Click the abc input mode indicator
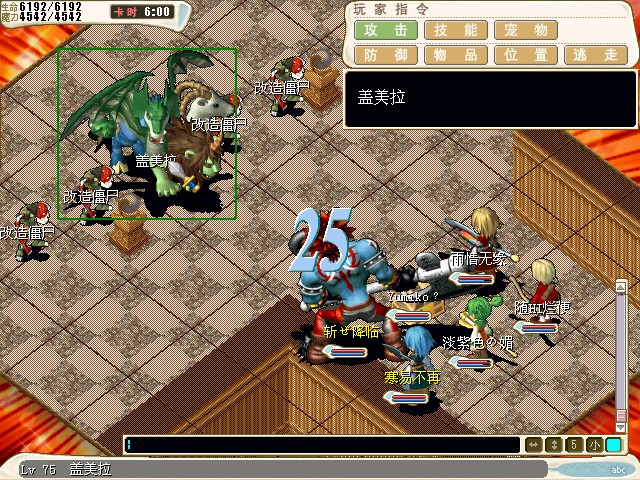Image resolution: width=640 pixels, height=480 pixels. 617,468
